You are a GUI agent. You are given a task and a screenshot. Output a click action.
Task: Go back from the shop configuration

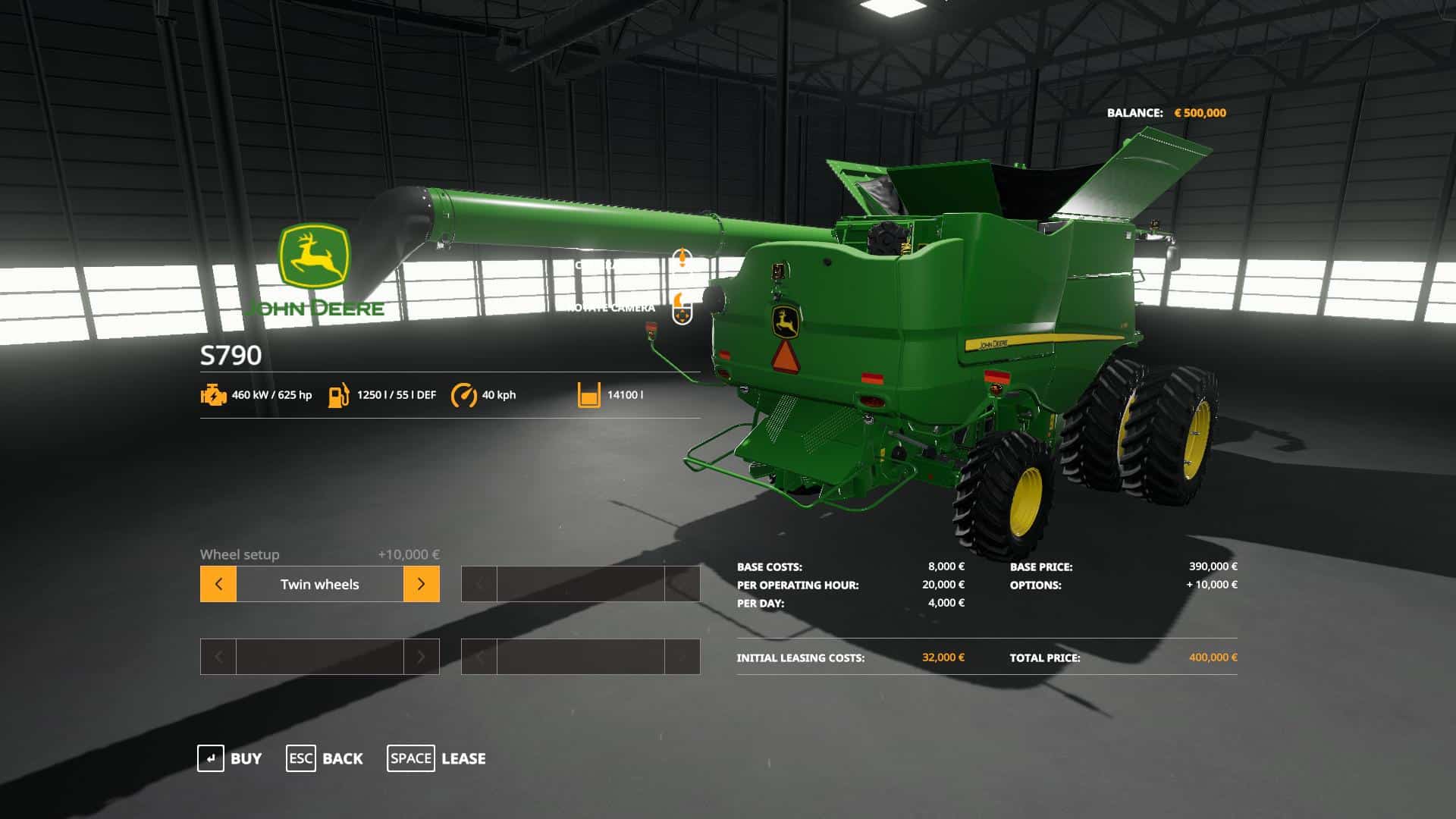click(325, 758)
